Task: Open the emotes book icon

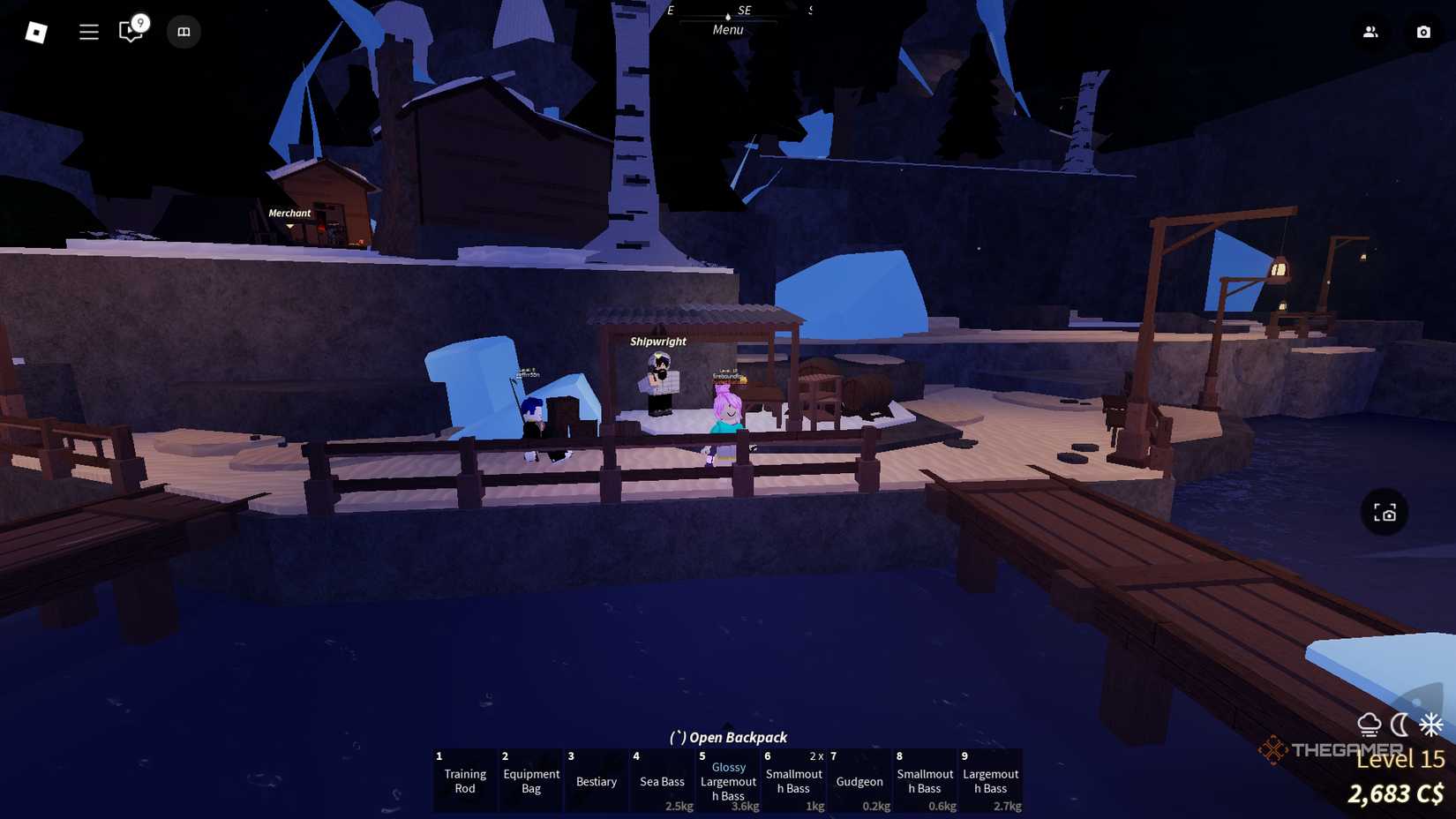Action: pyautogui.click(x=184, y=32)
